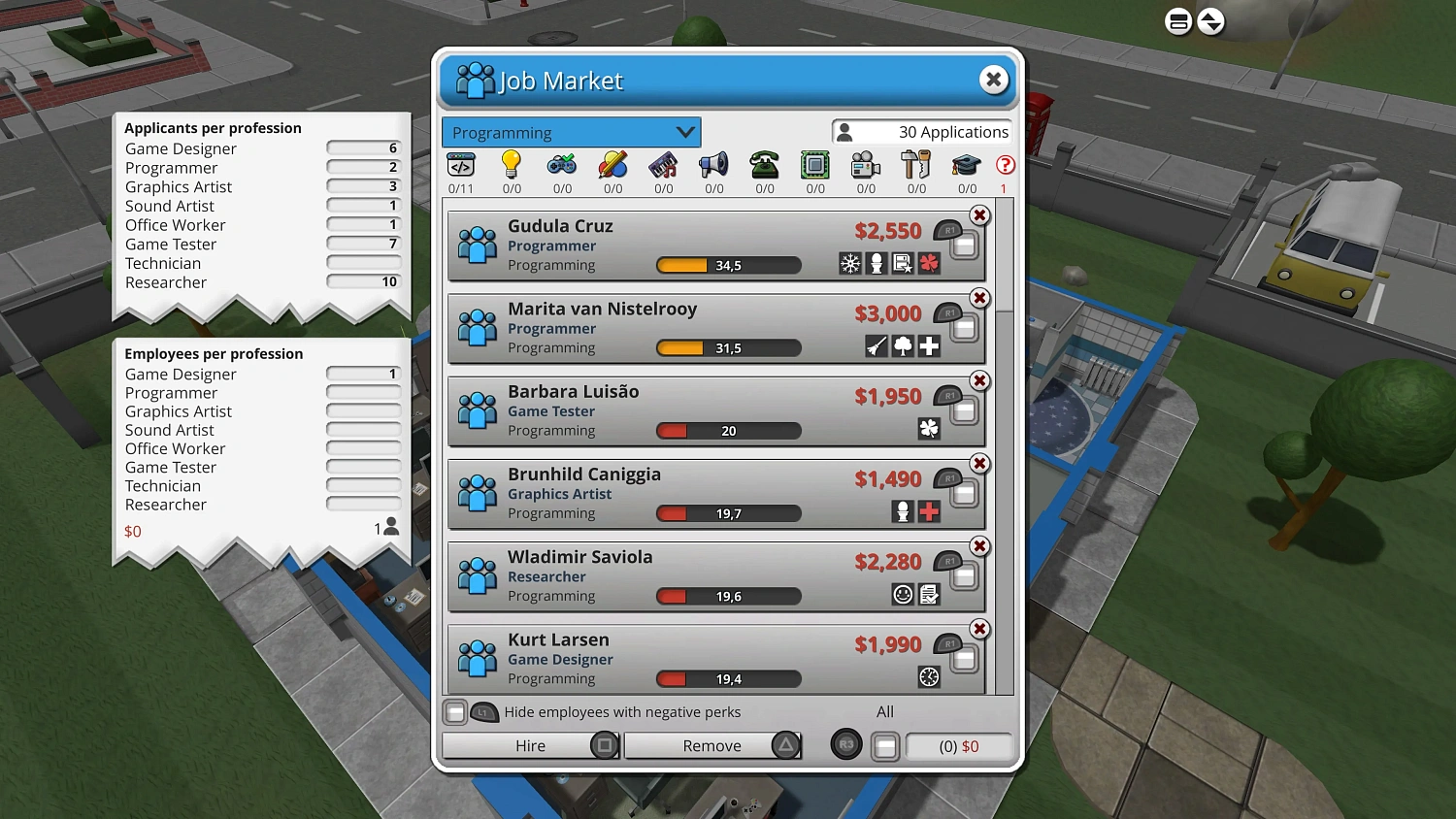Toggle the Hide employees with negative perks checkbox

455,711
